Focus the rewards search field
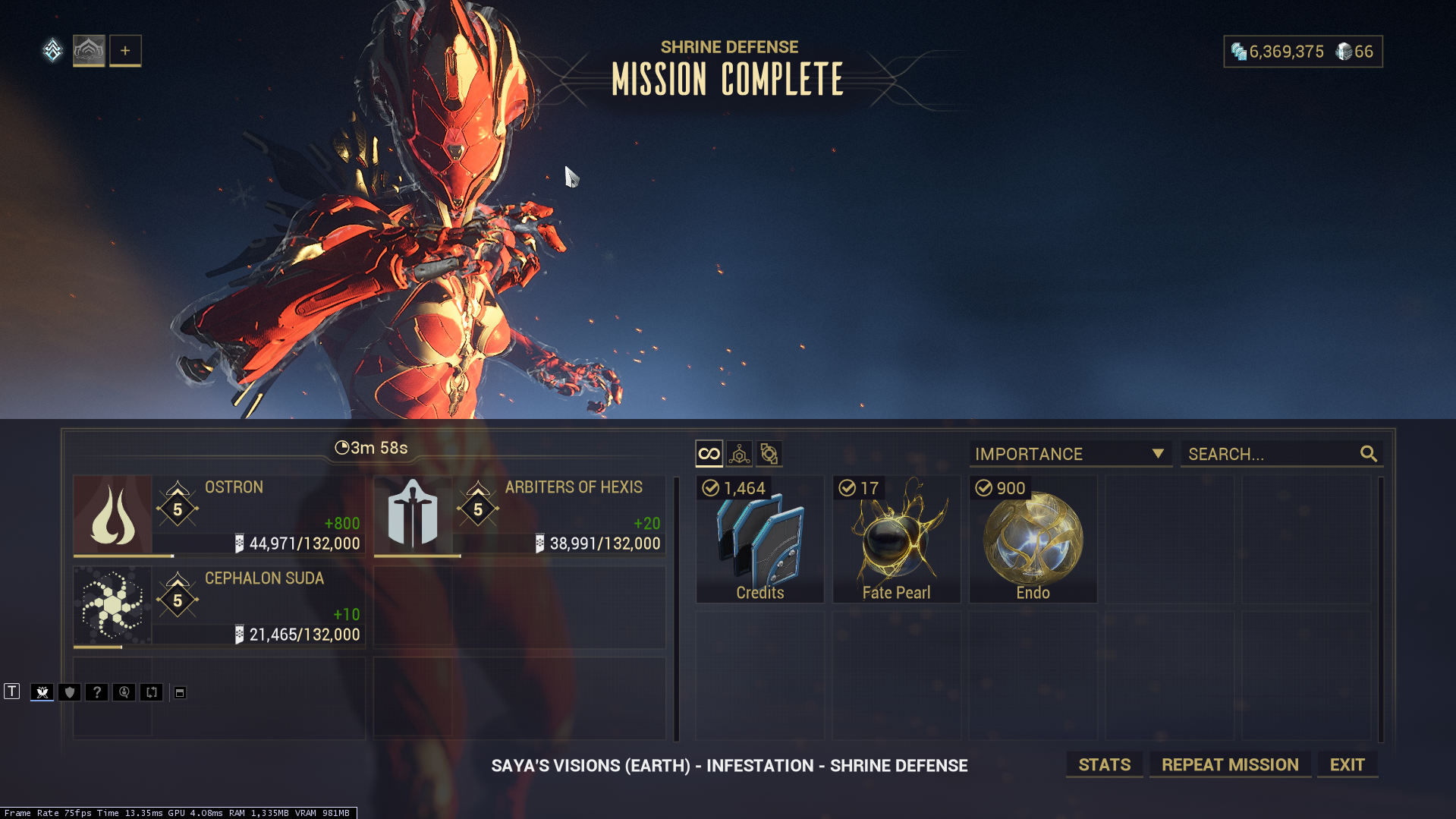The width and height of the screenshot is (1456, 819). point(1271,454)
